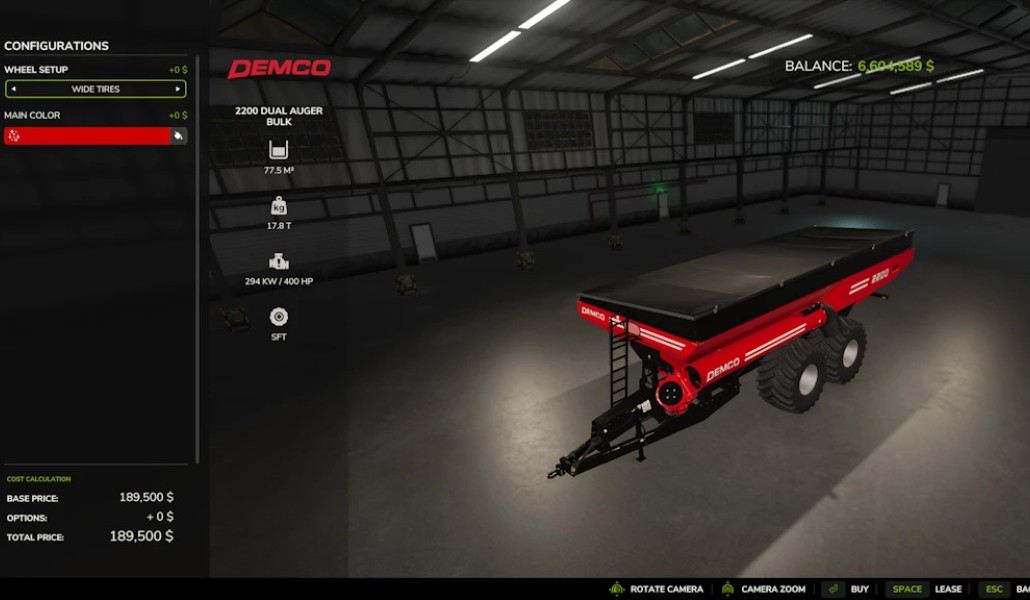Choose the Lease option in the bottom bar
The width and height of the screenshot is (1030, 600).
click(x=948, y=589)
